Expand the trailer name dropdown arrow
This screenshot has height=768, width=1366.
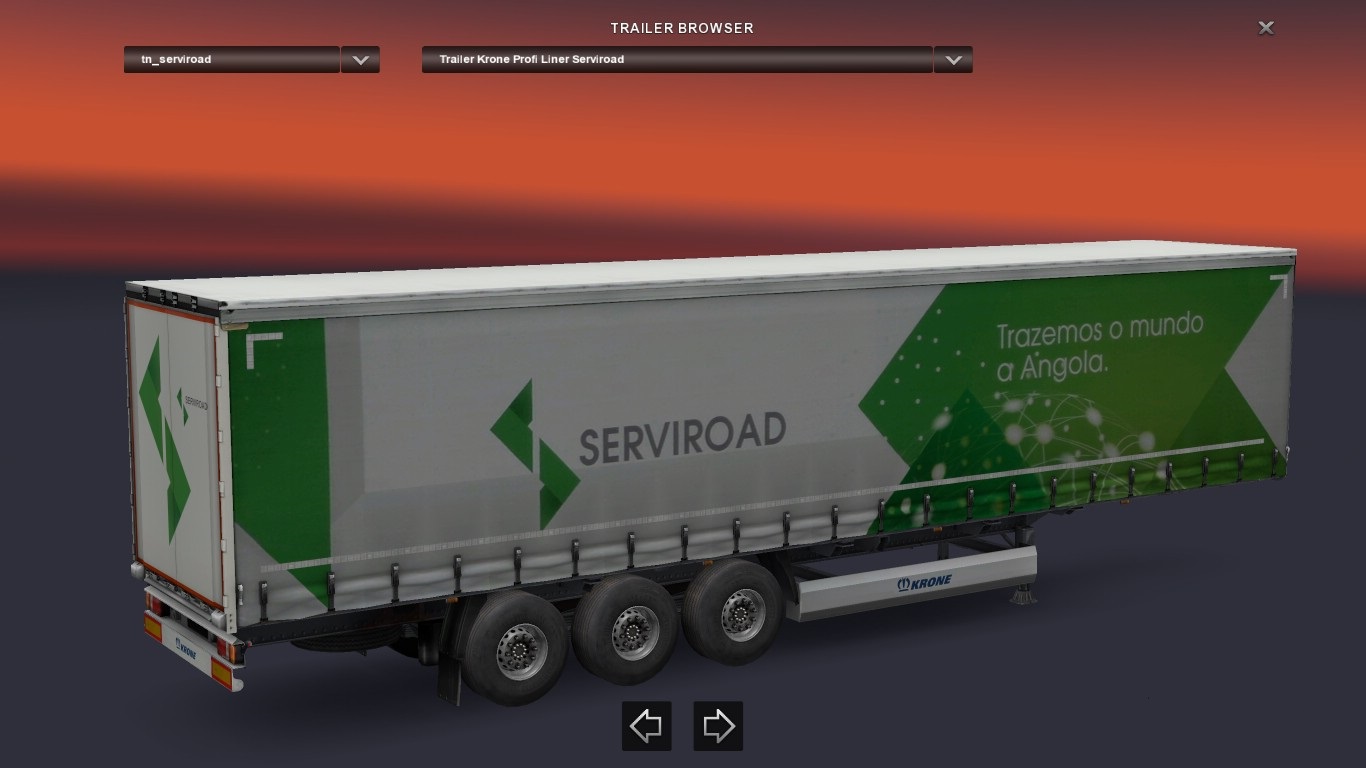[x=953, y=60]
